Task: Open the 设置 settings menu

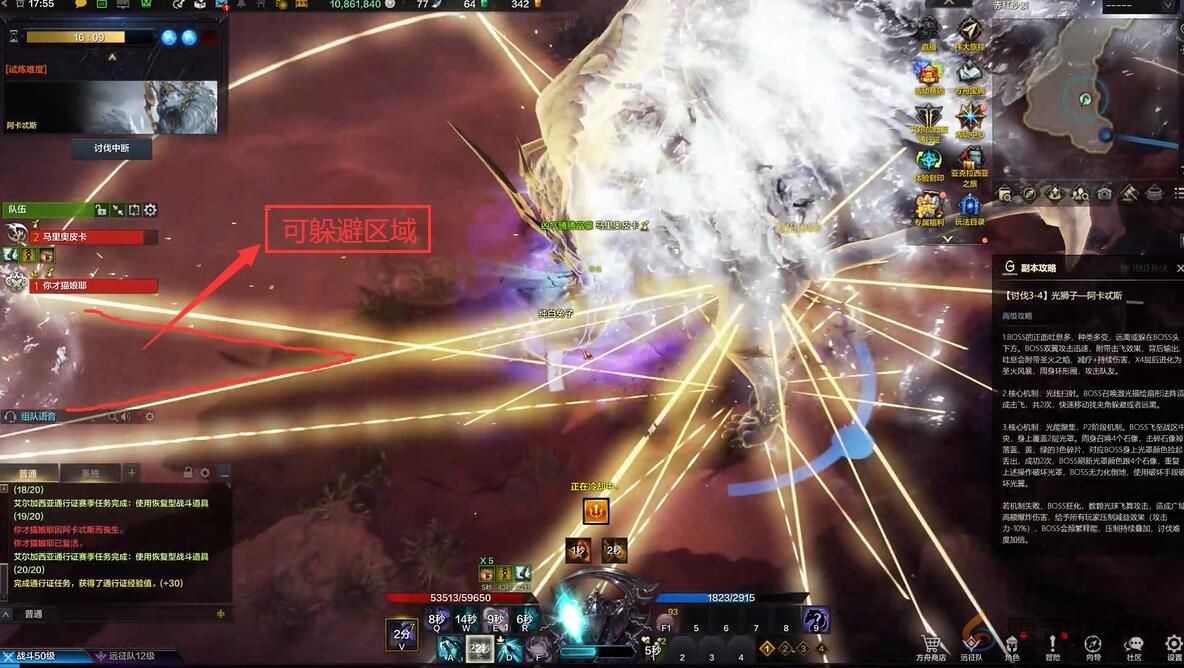Action: pyautogui.click(x=1173, y=643)
